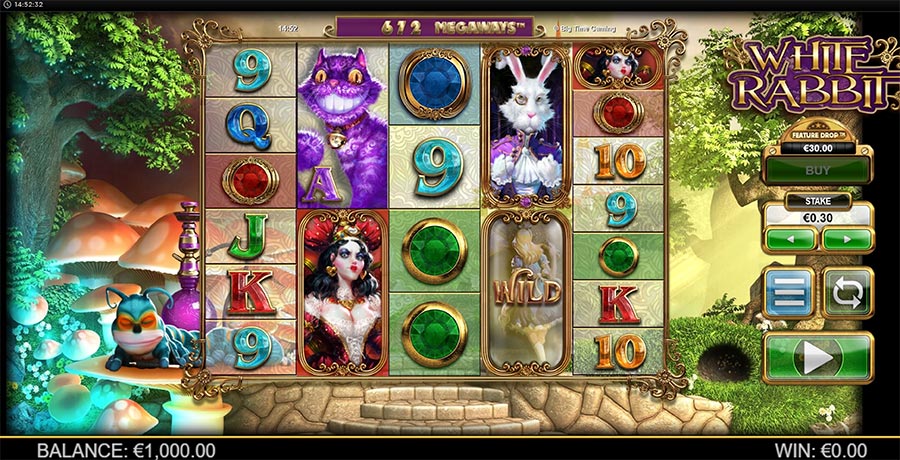The image size is (900, 460).
Task: Buy the Feature Drop for €30.00
Action: pos(817,170)
